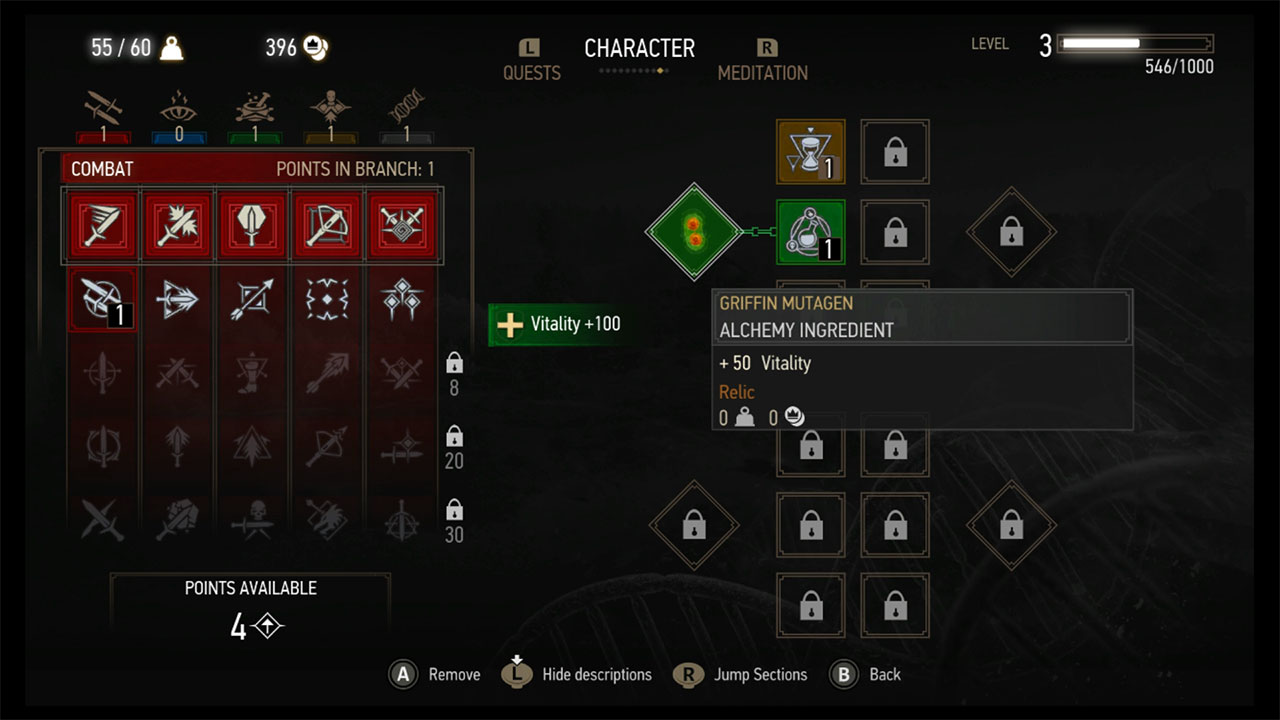1280x720 pixels.
Task: Select the green alchemy flask skill slot
Action: (x=810, y=232)
